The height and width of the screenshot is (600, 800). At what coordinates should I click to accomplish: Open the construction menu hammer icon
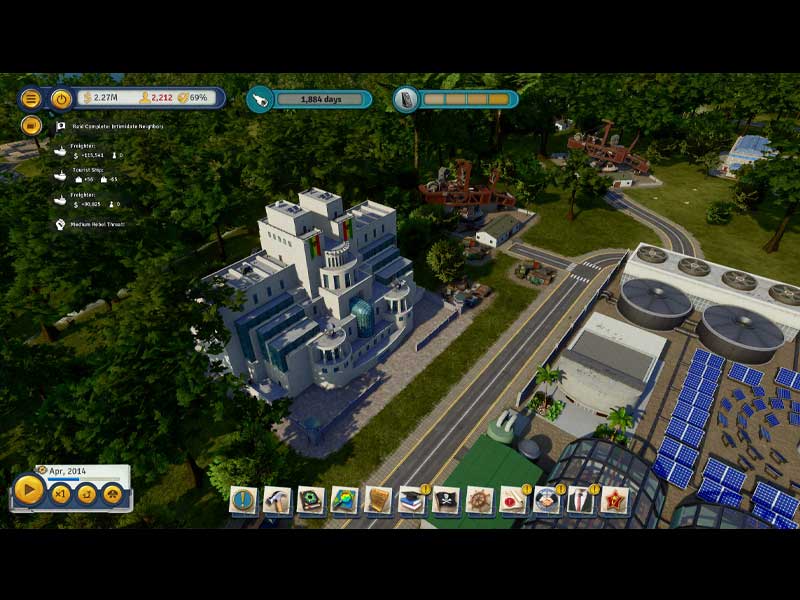[277, 499]
